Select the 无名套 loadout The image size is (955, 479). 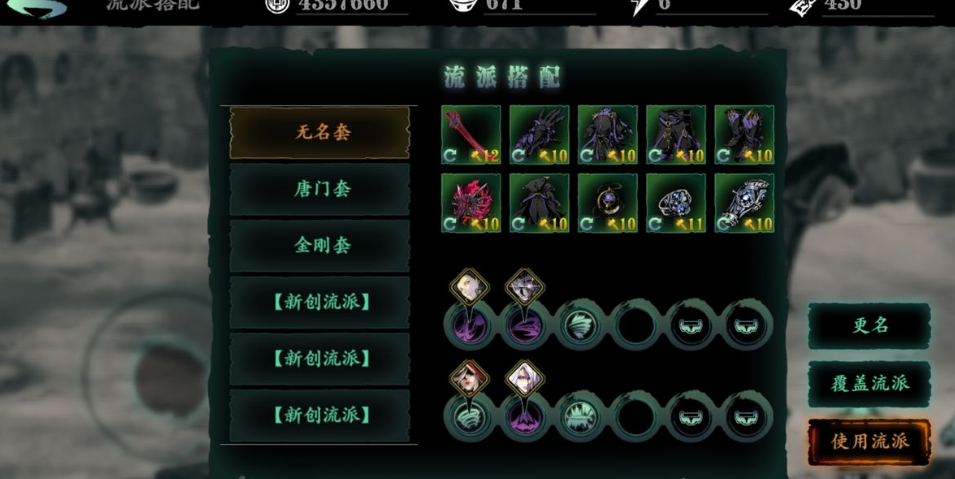pos(322,132)
